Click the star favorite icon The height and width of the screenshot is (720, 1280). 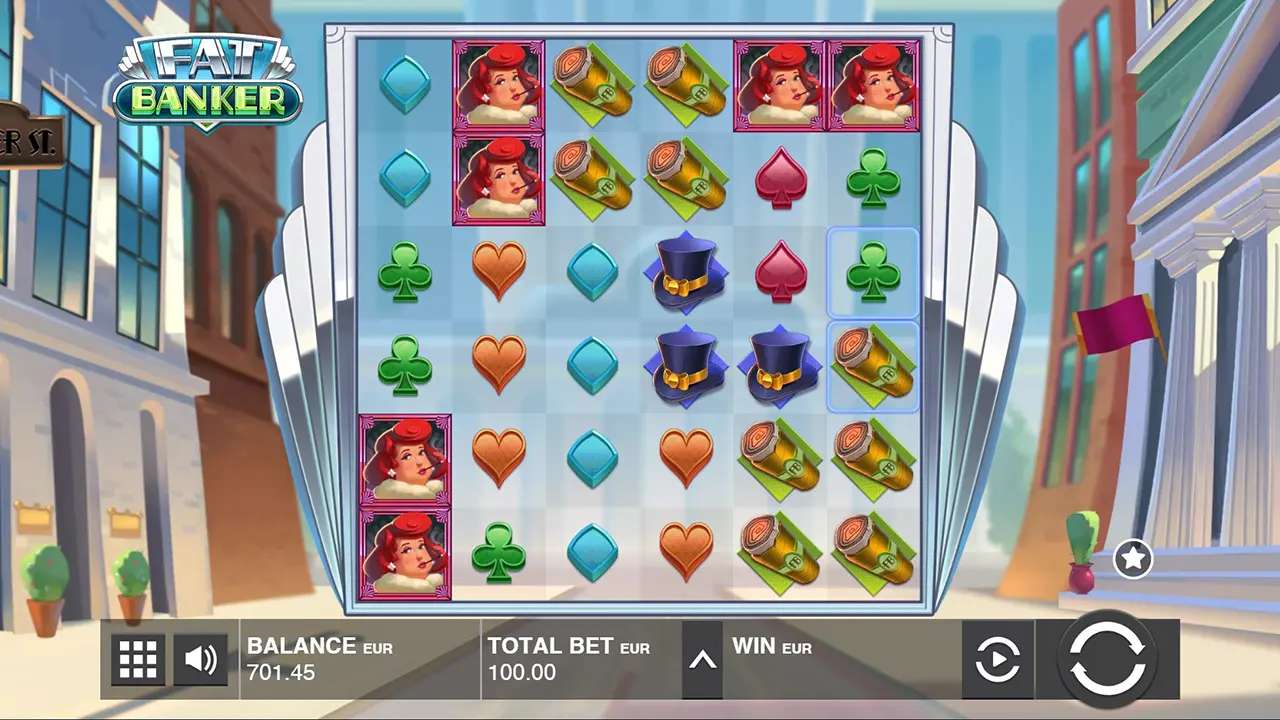click(1132, 560)
